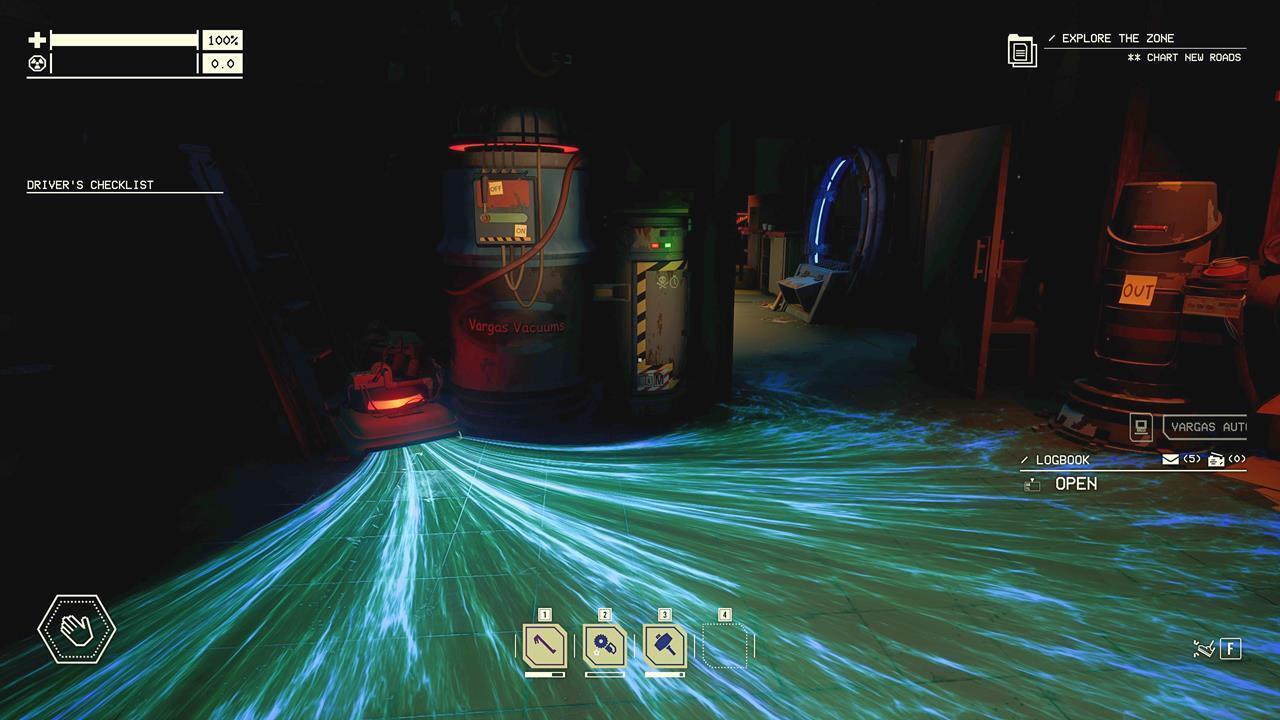1280x720 pixels.
Task: Select the scrapper tool in slot 2
Action: pos(602,646)
